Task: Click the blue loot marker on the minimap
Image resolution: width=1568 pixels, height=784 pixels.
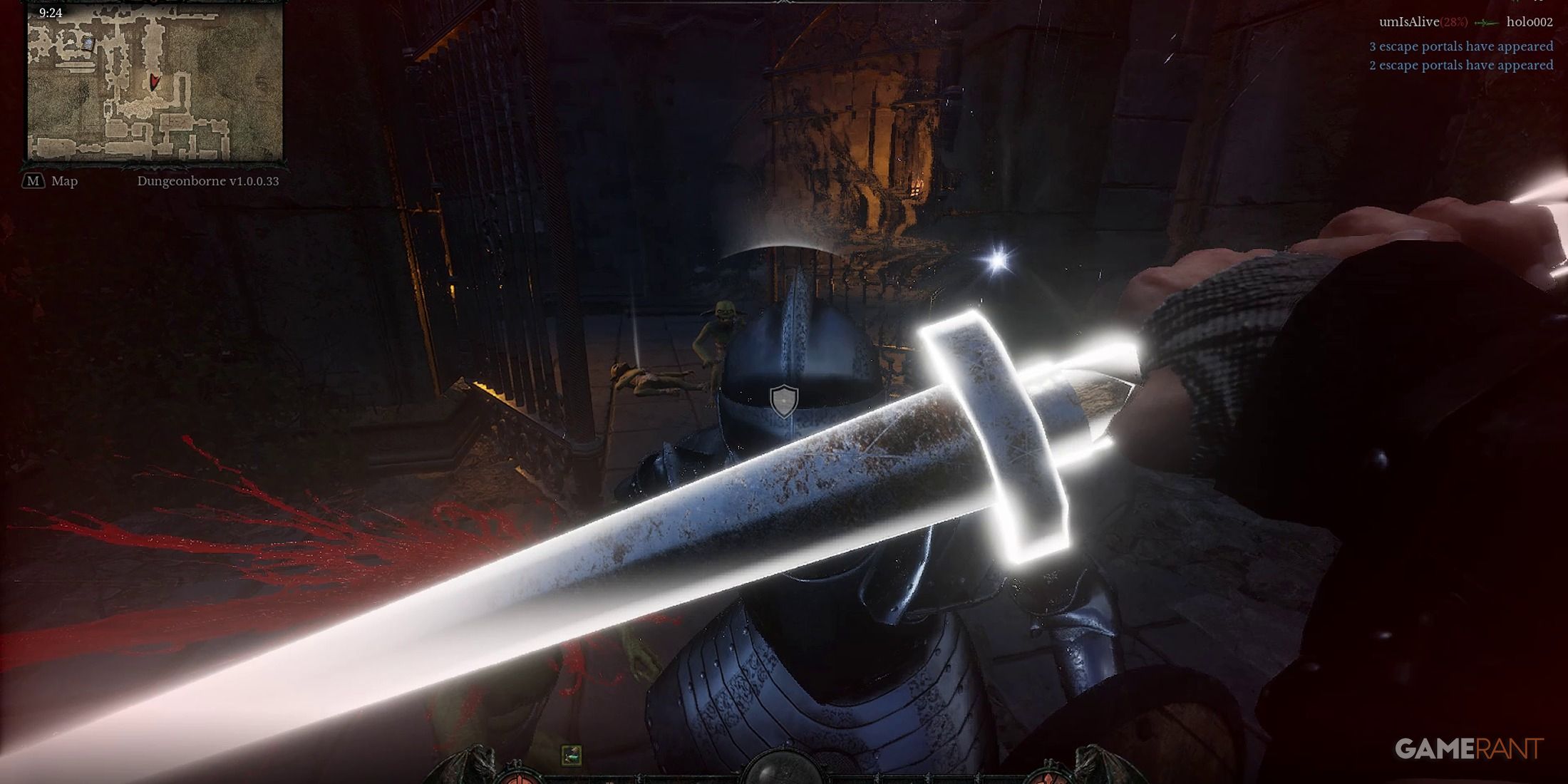Action: pos(88,43)
